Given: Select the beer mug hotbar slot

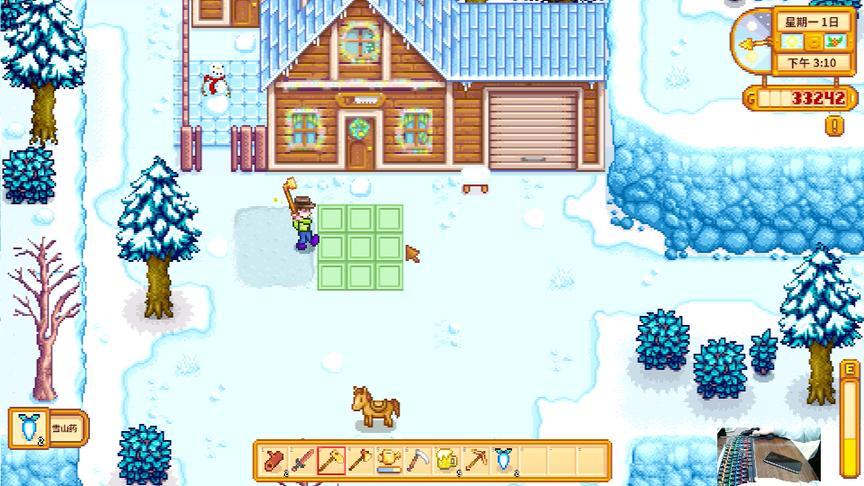Looking at the screenshot, I should (x=447, y=461).
